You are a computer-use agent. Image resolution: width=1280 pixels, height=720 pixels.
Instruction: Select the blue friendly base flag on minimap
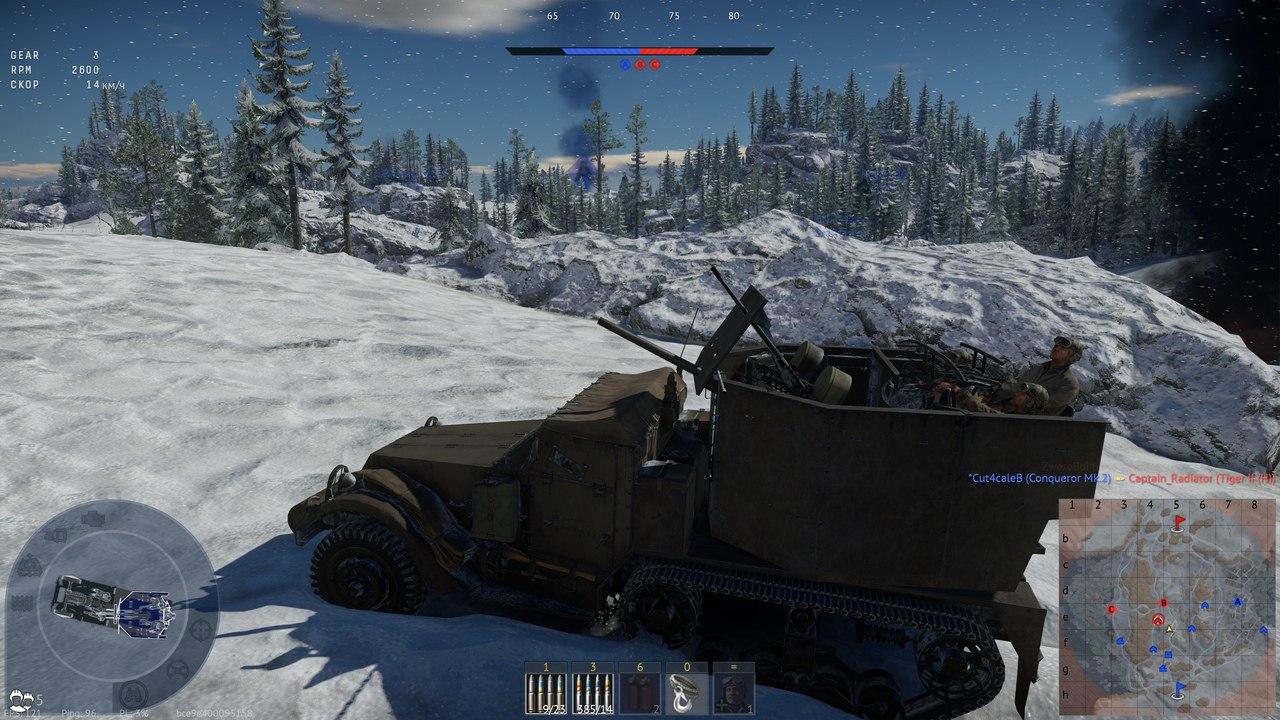(1179, 689)
